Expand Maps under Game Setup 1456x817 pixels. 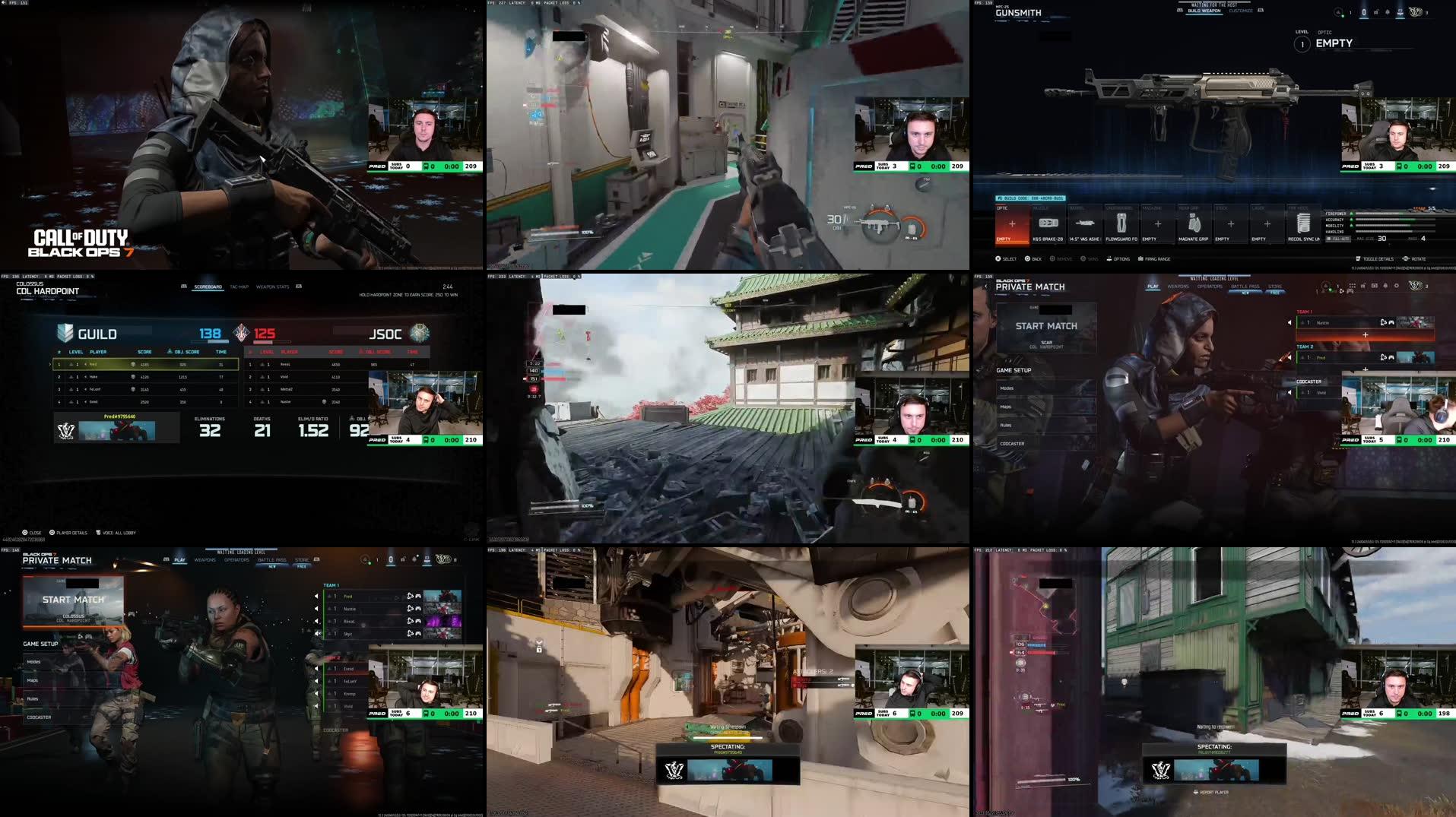(33, 680)
